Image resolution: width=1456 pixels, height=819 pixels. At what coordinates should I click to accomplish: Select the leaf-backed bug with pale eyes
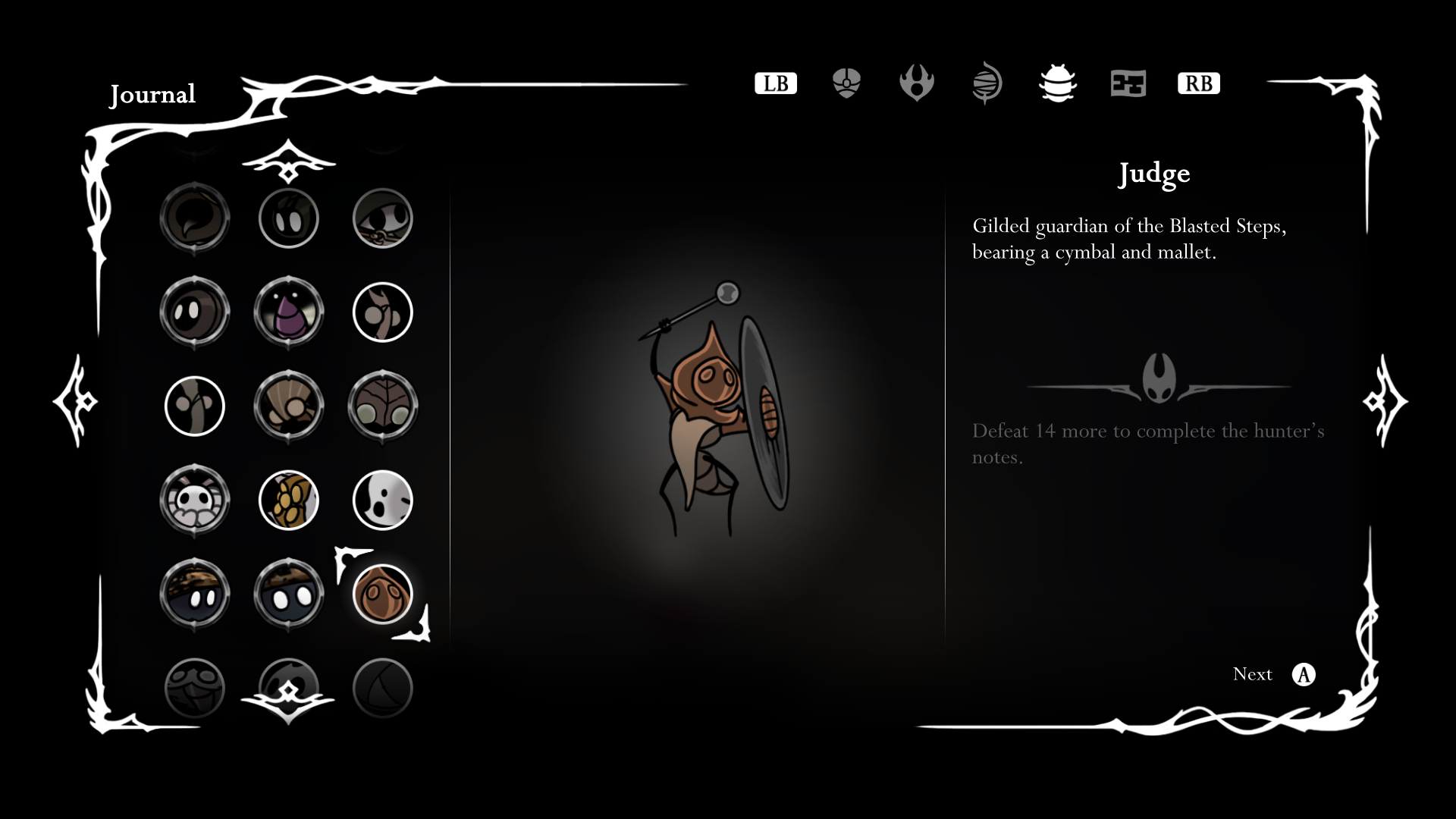[382, 406]
